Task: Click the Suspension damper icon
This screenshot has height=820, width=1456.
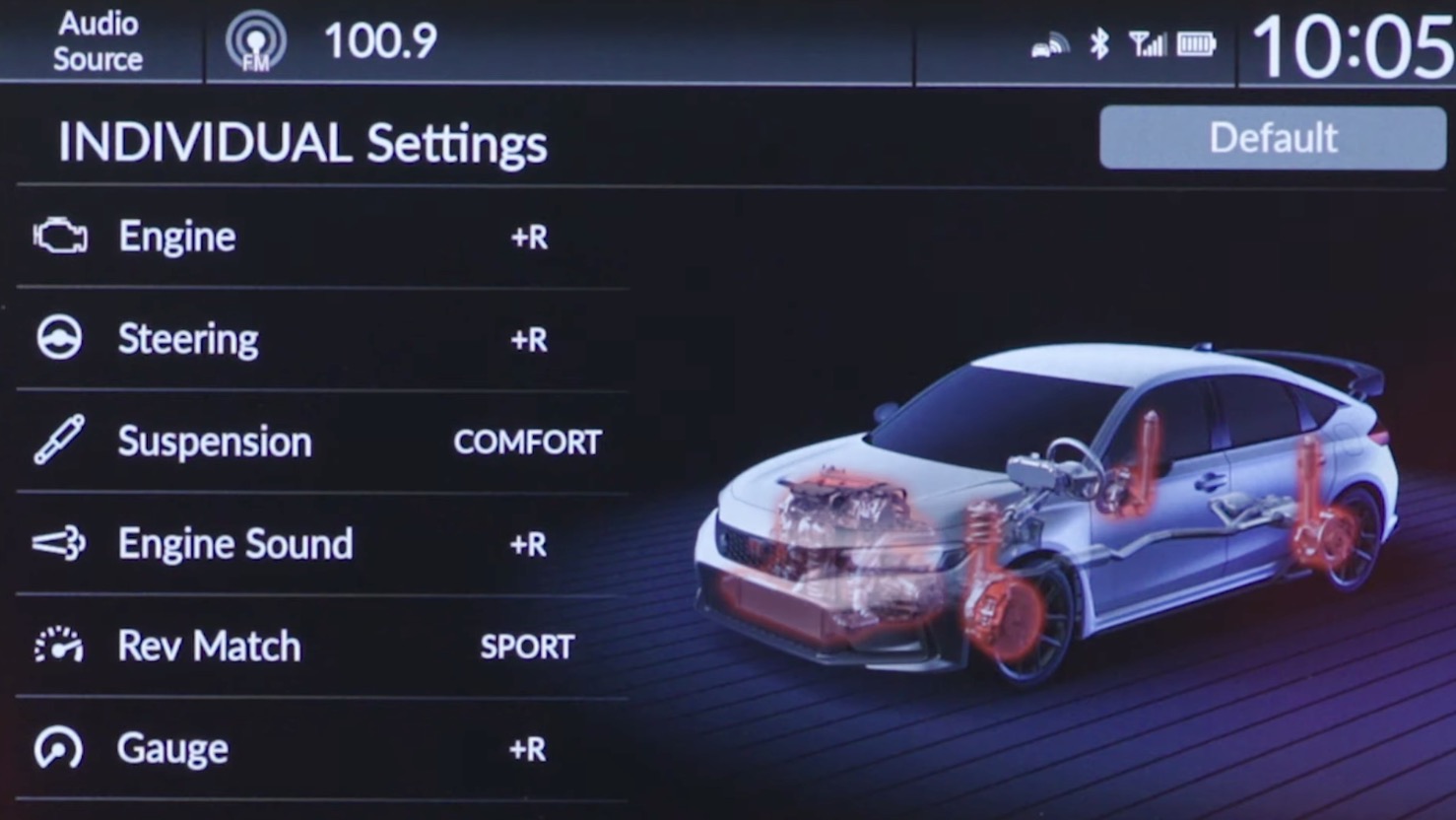Action: tap(59, 441)
